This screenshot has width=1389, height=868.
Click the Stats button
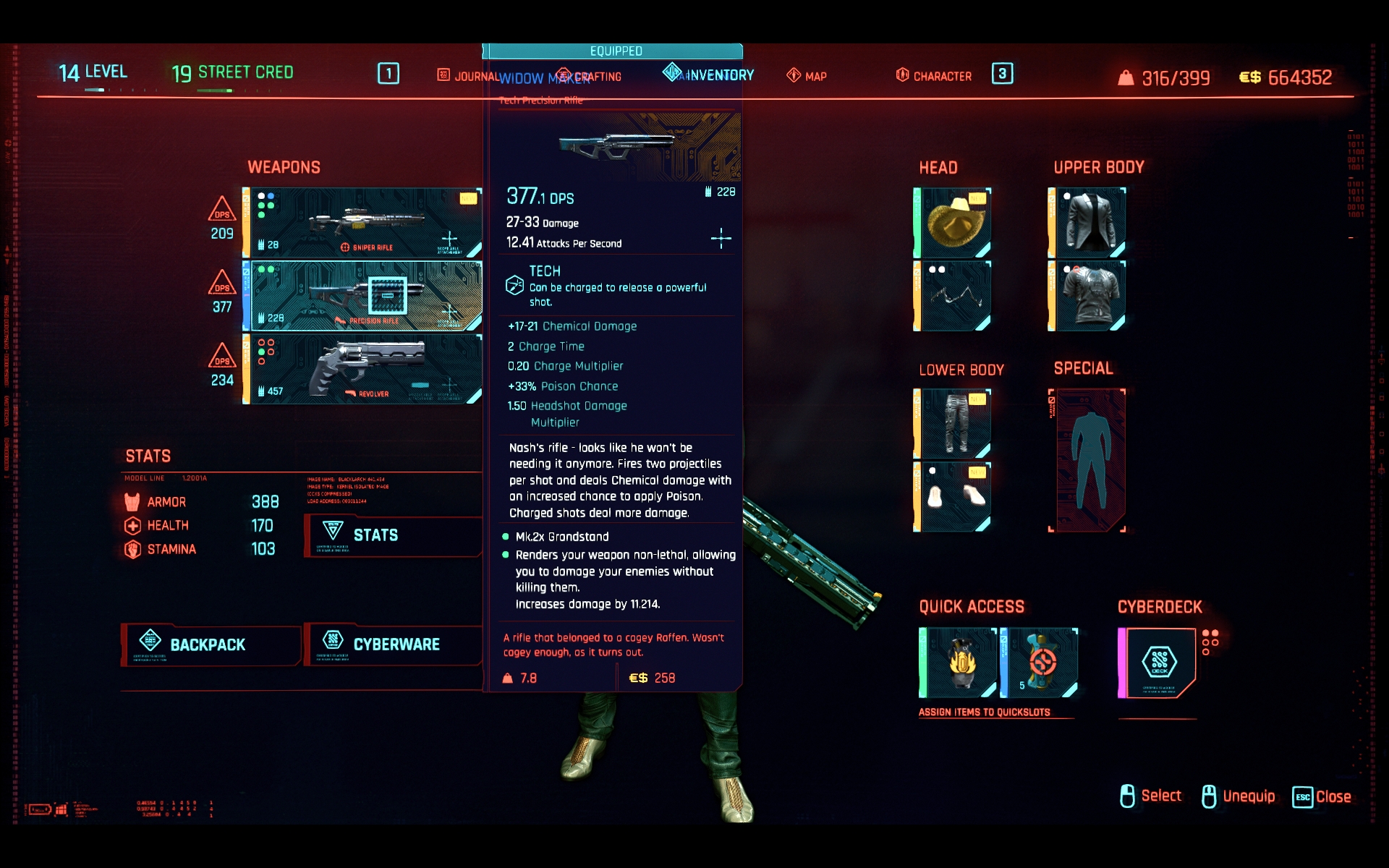pyautogui.click(x=375, y=536)
